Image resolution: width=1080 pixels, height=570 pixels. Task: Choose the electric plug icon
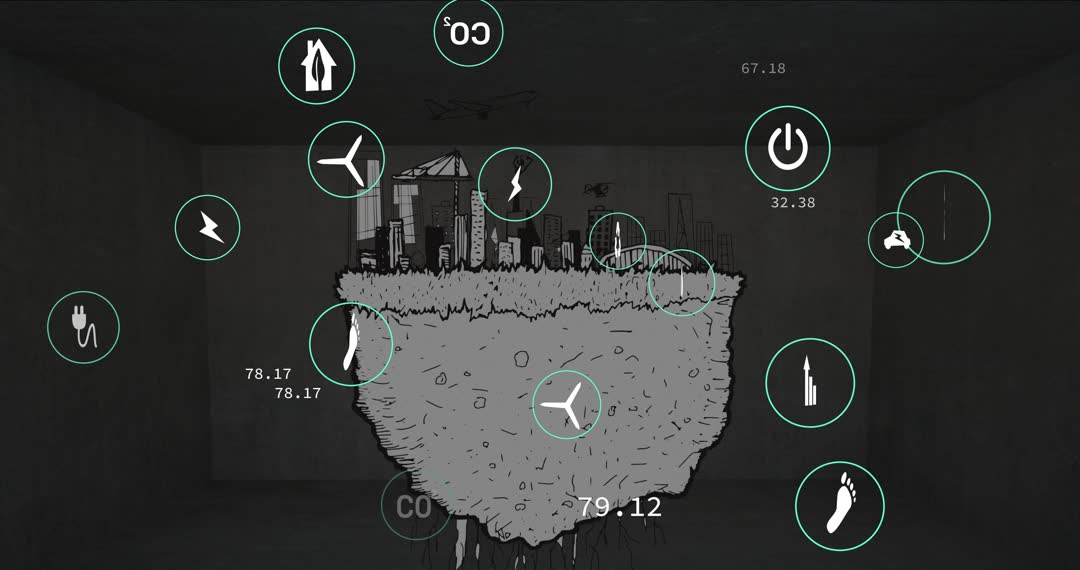(x=83, y=327)
